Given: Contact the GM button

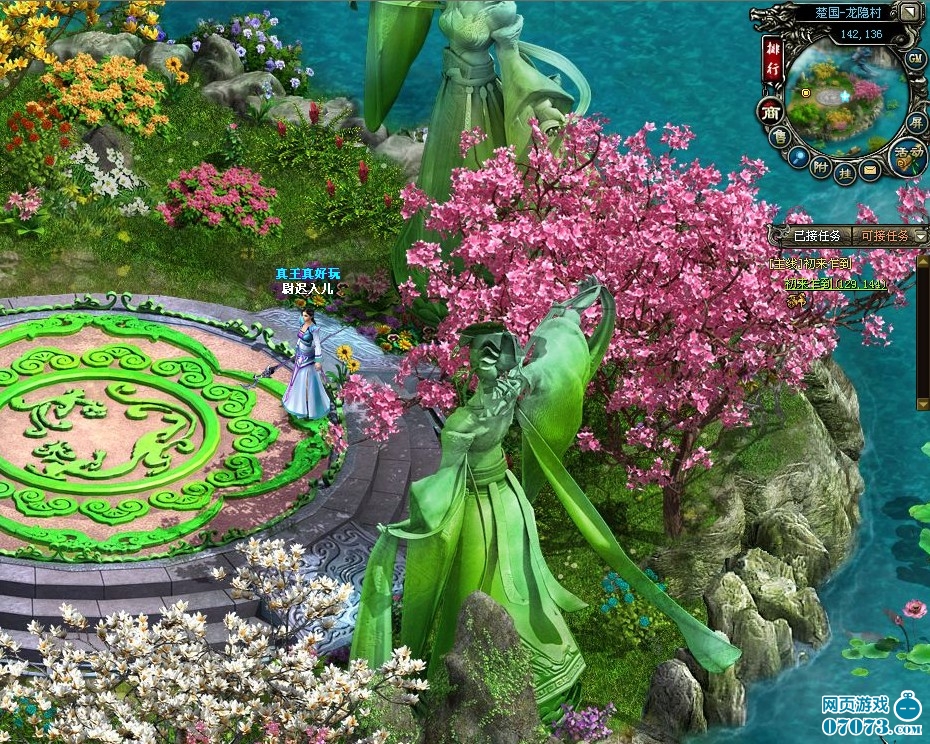Looking at the screenshot, I should point(915,59).
